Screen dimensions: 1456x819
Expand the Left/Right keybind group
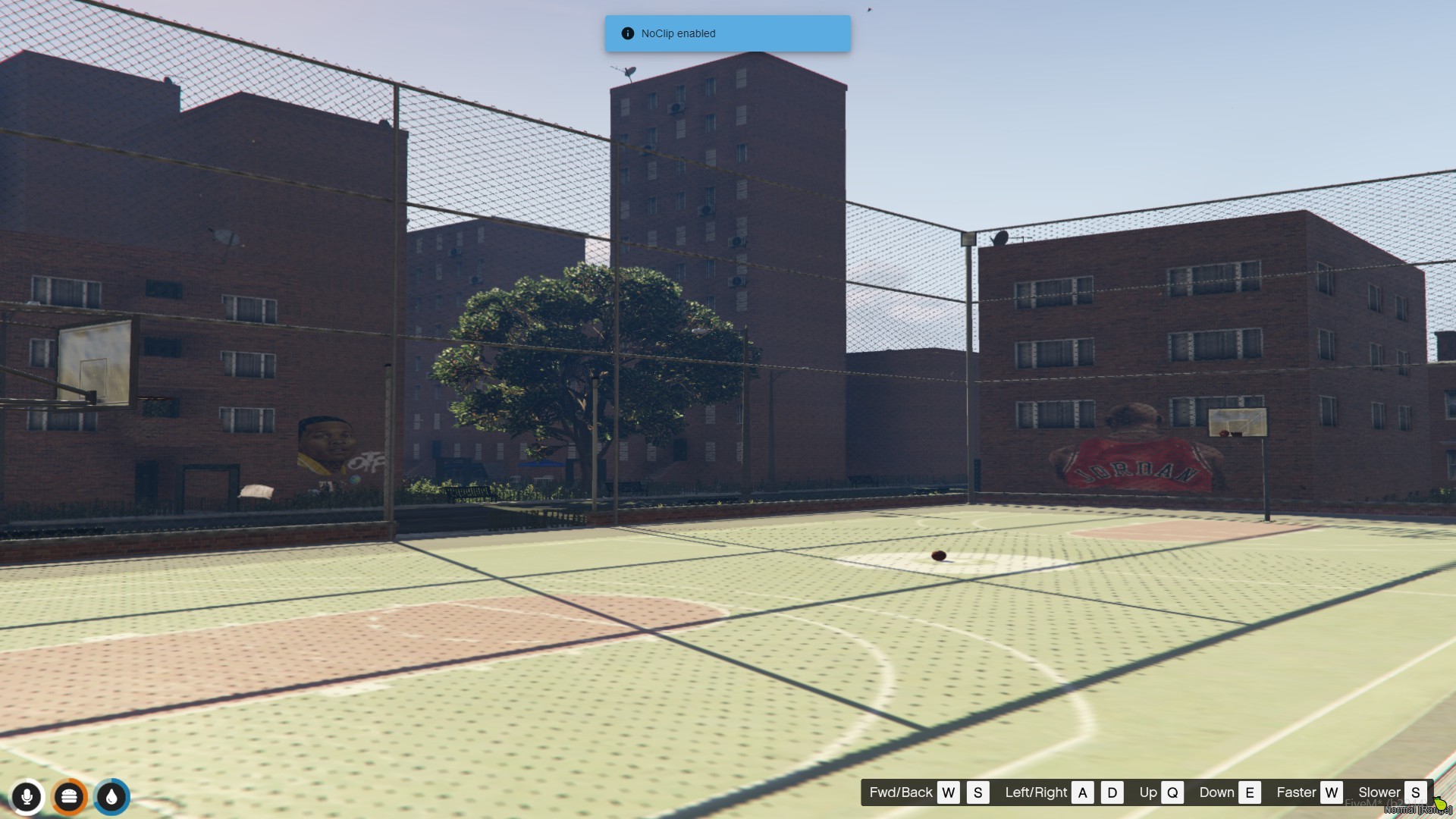[x=1036, y=792]
